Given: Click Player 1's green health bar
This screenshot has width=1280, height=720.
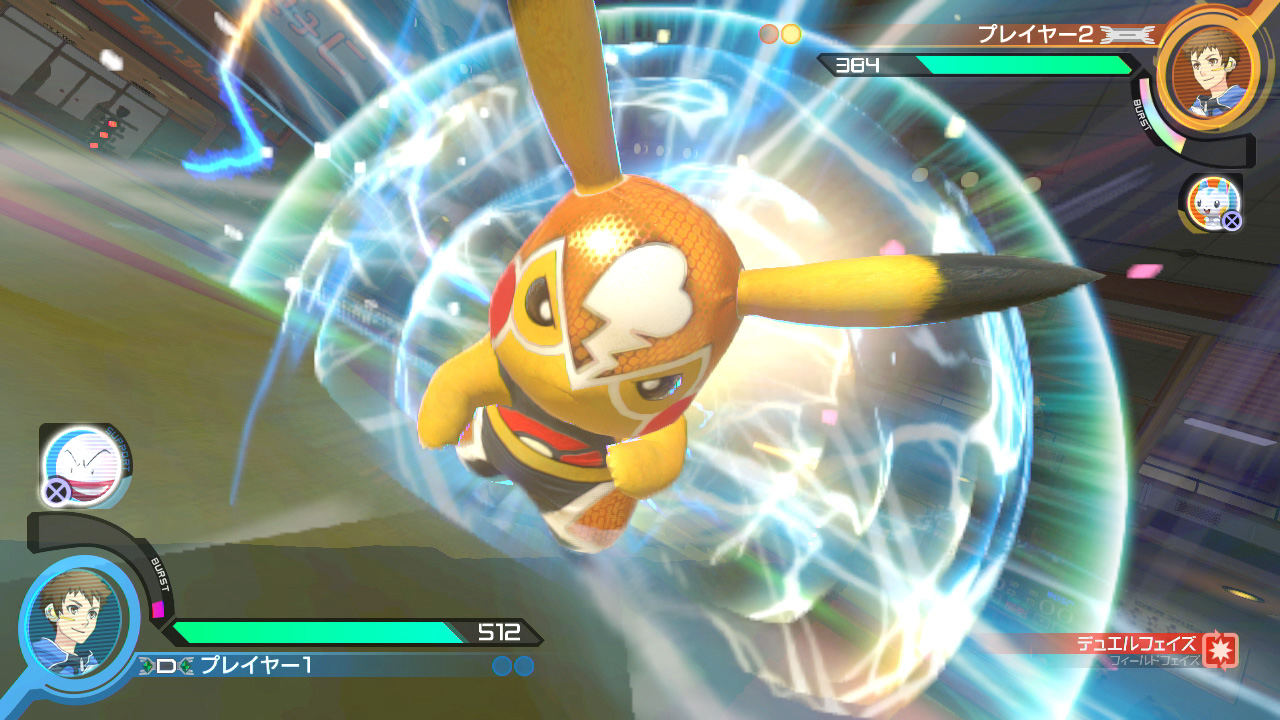Looking at the screenshot, I should 320,632.
